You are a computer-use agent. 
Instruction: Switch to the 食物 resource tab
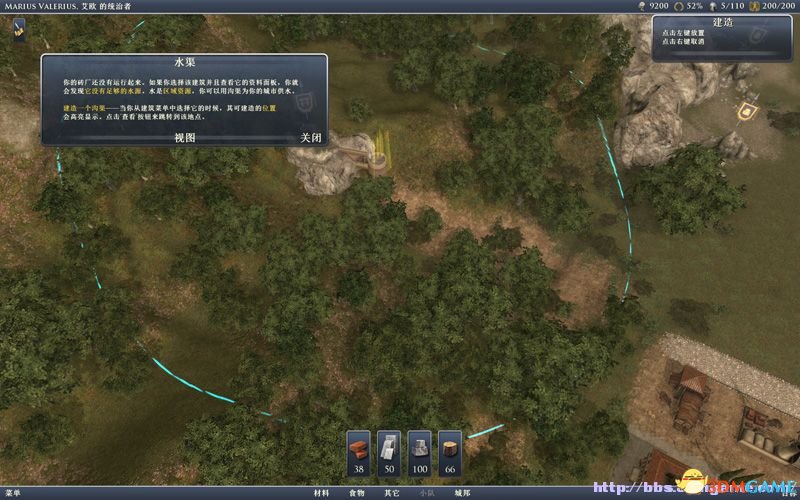click(x=356, y=493)
